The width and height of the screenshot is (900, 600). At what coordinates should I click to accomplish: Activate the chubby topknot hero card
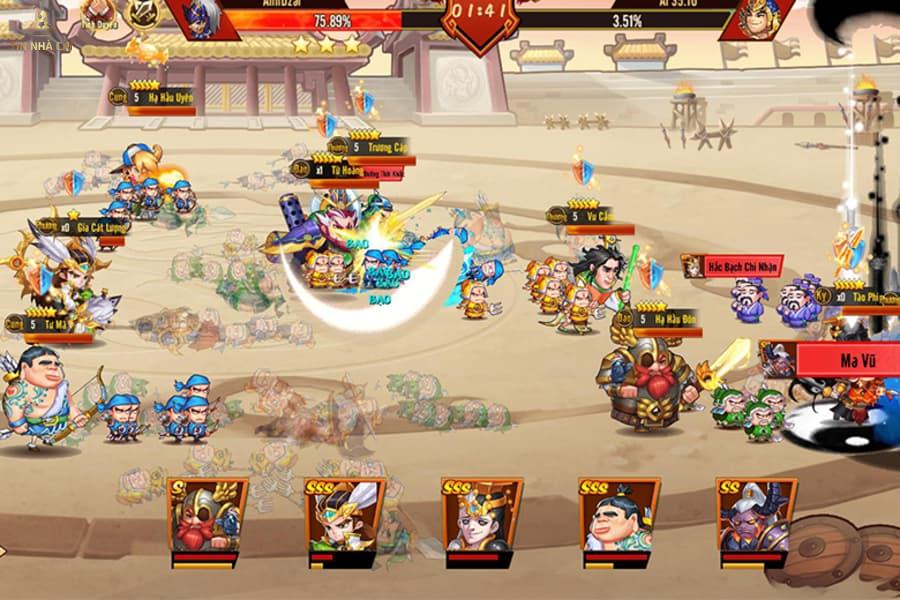pyautogui.click(x=619, y=516)
